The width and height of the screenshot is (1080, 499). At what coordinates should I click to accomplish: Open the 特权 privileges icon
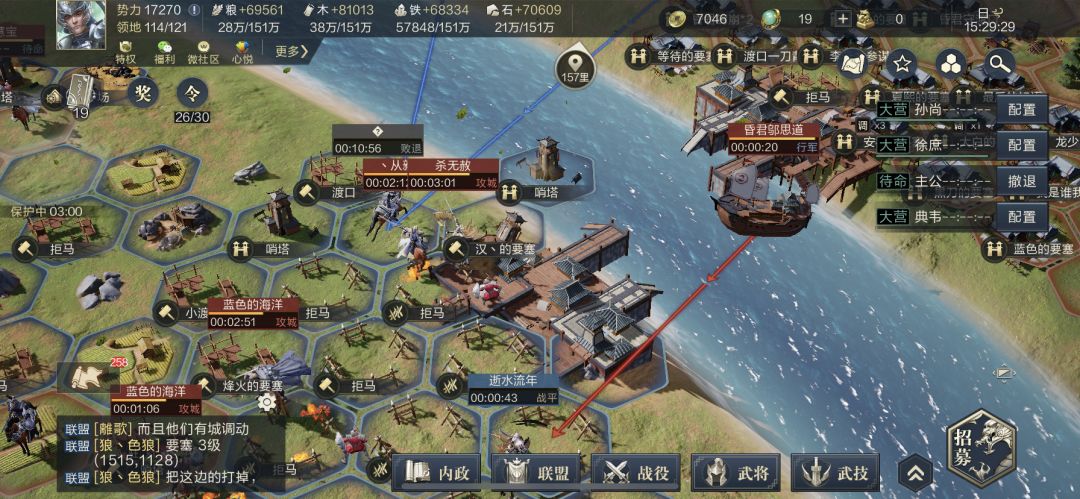125,51
